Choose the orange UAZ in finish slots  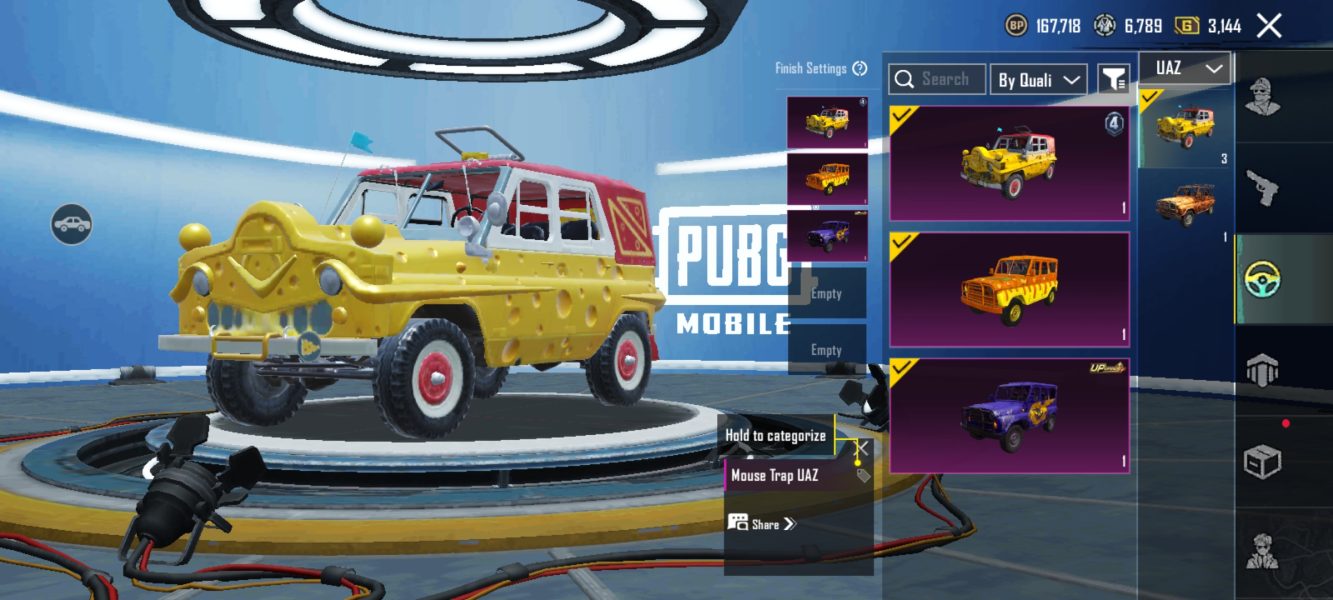click(827, 179)
